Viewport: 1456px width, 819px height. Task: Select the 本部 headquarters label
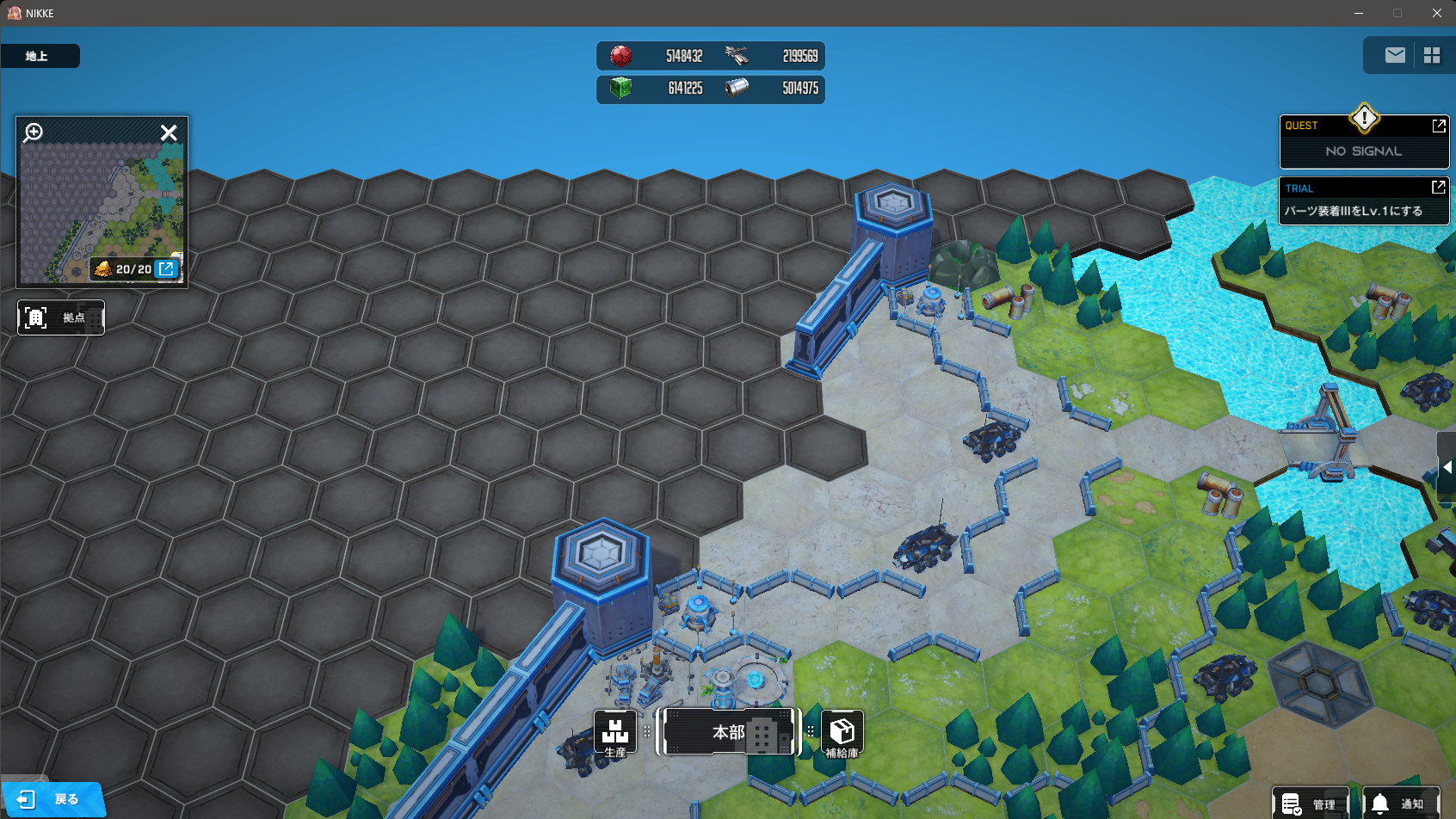[729, 732]
